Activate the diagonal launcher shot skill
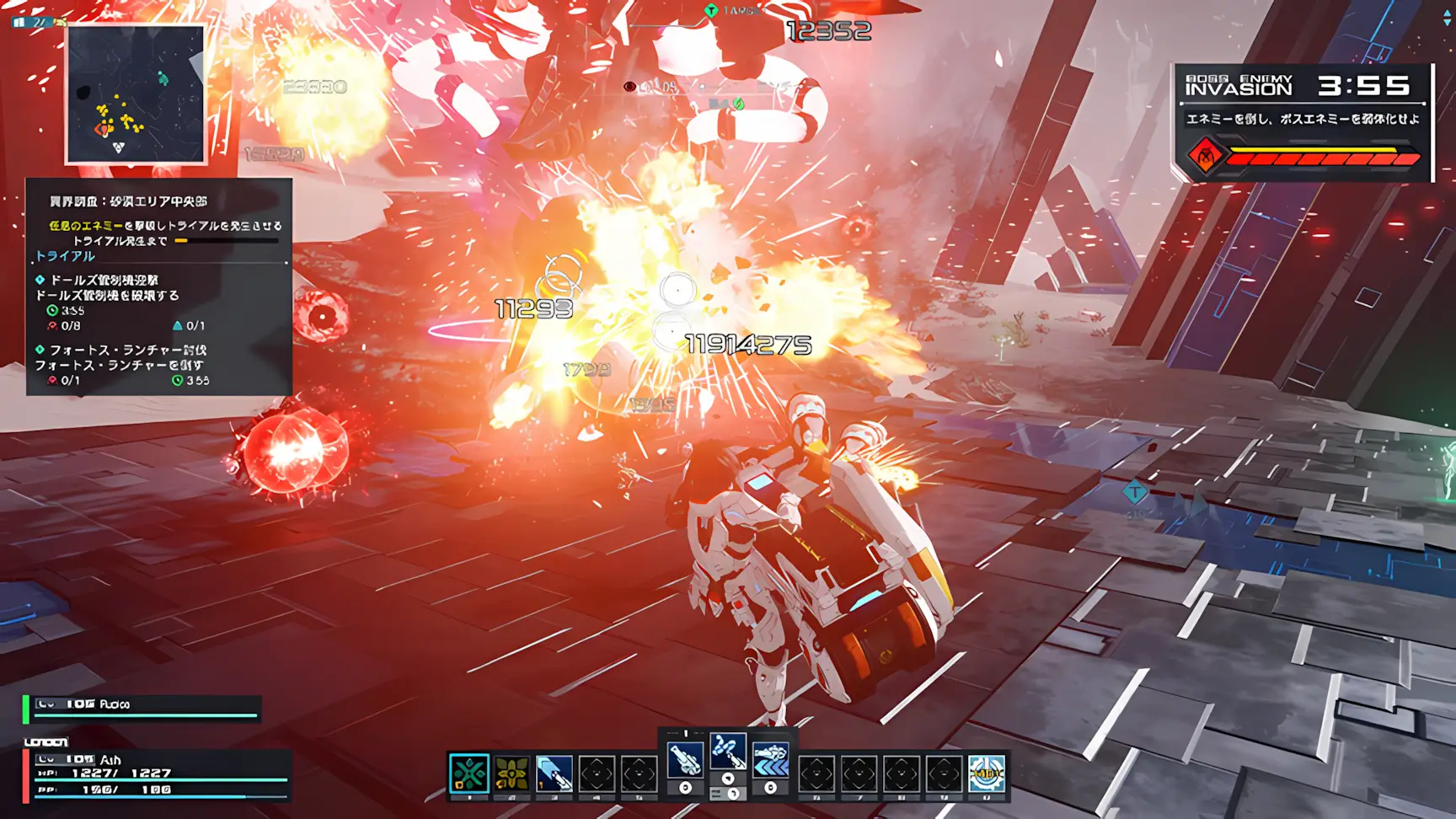1456x819 pixels. point(554,773)
